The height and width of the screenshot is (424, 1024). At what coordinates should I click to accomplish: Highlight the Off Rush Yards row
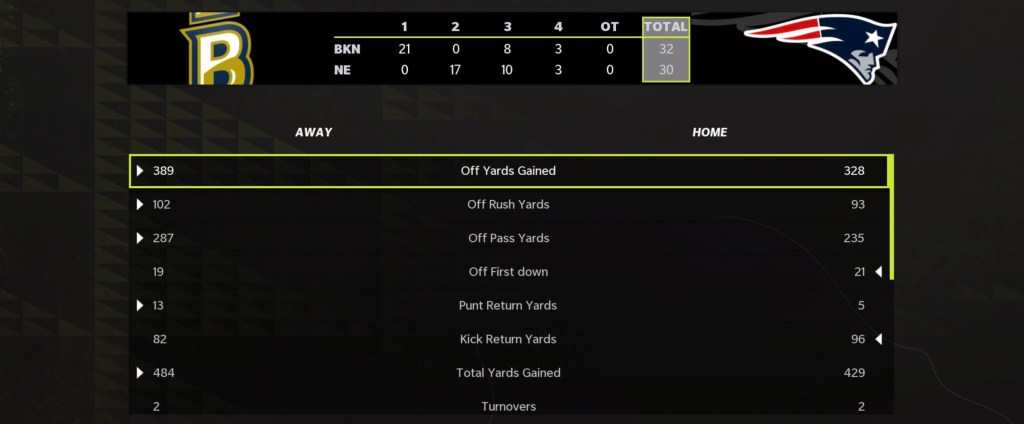click(508, 205)
